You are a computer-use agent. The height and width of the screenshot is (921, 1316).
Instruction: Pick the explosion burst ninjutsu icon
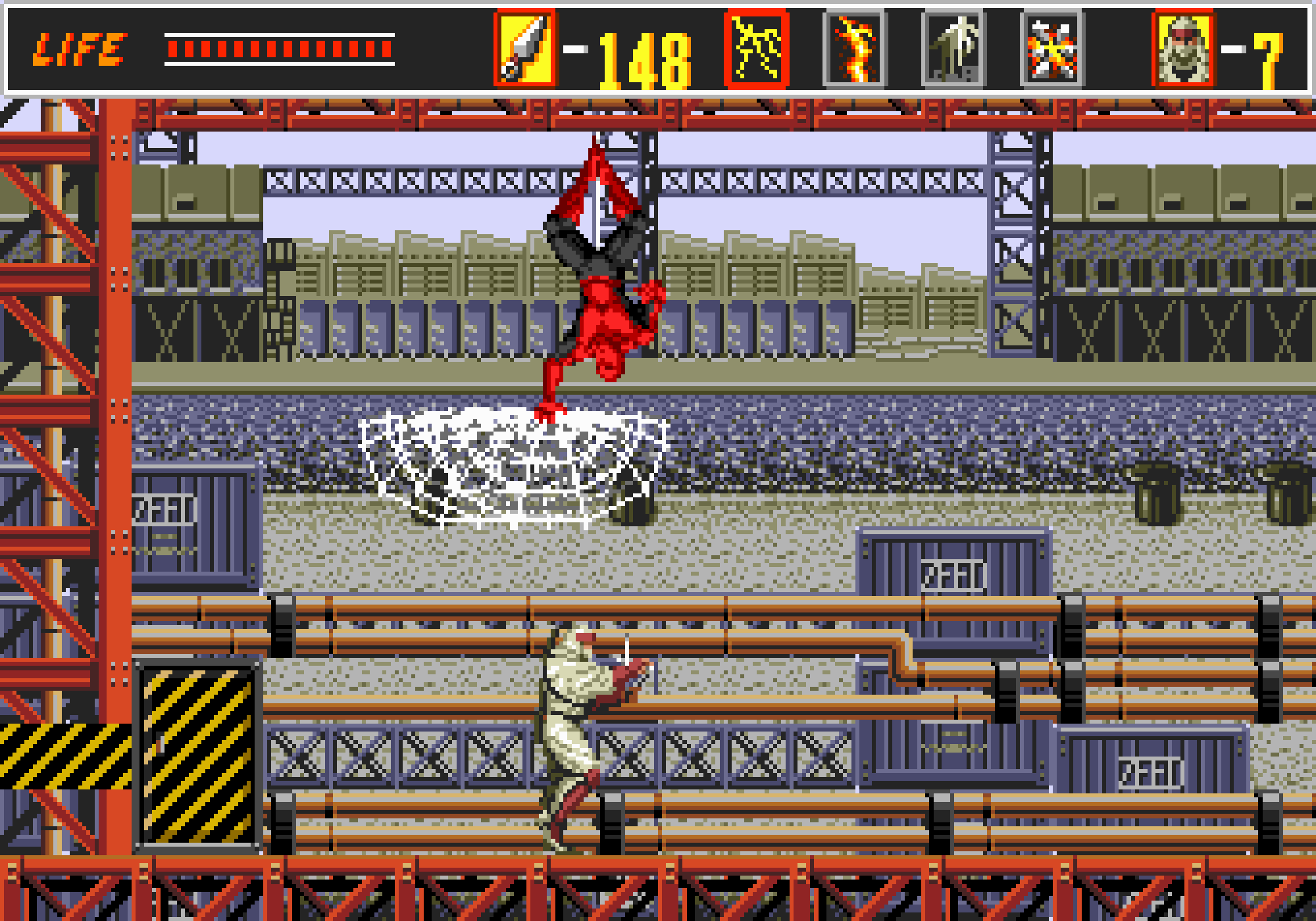[x=1051, y=49]
